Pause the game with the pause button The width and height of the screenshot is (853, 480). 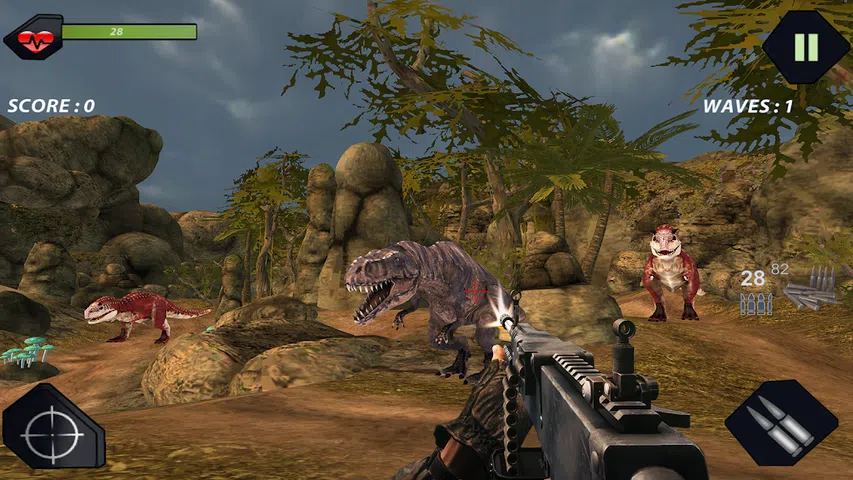(805, 47)
